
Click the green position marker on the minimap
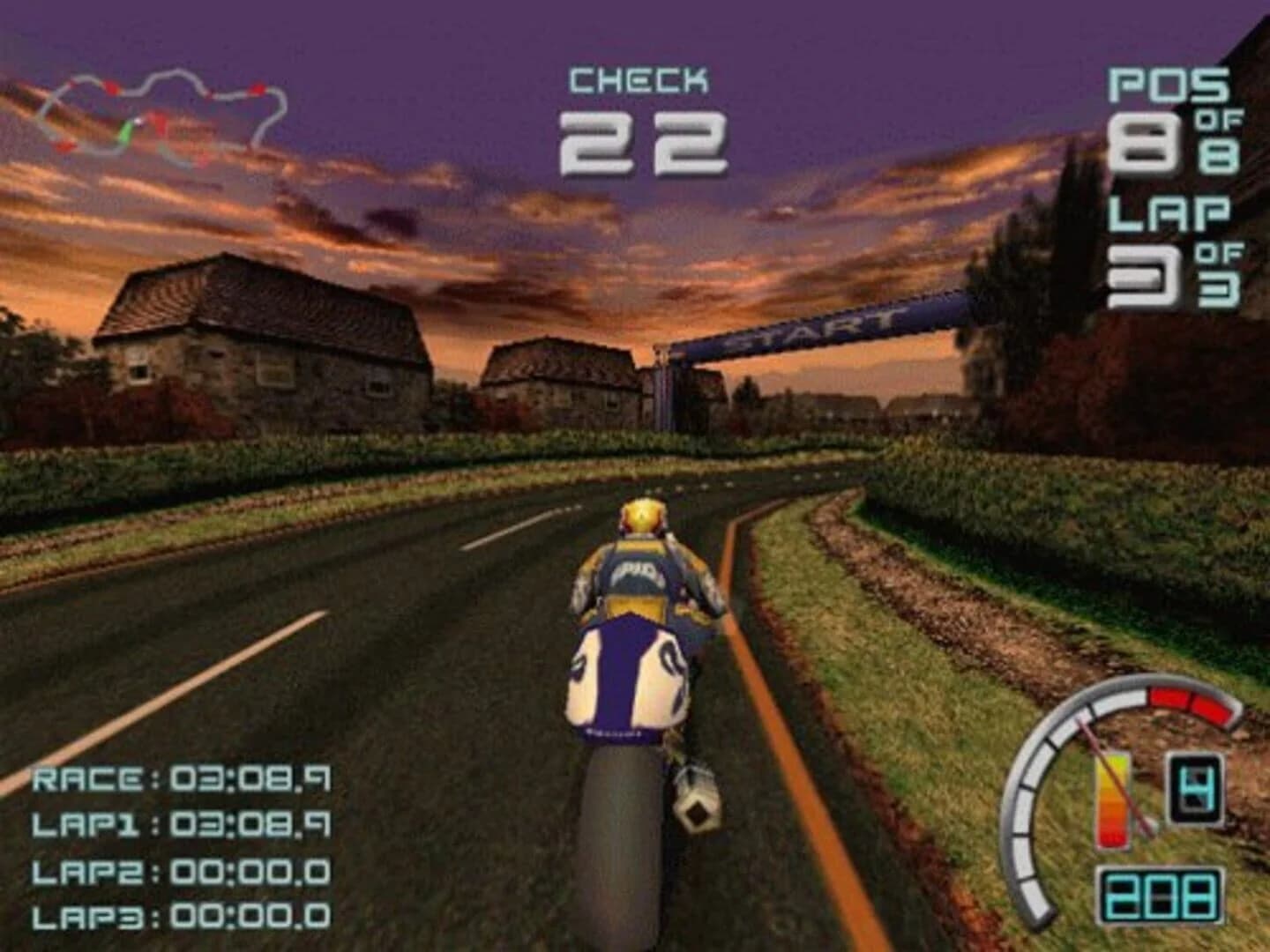click(x=127, y=130)
